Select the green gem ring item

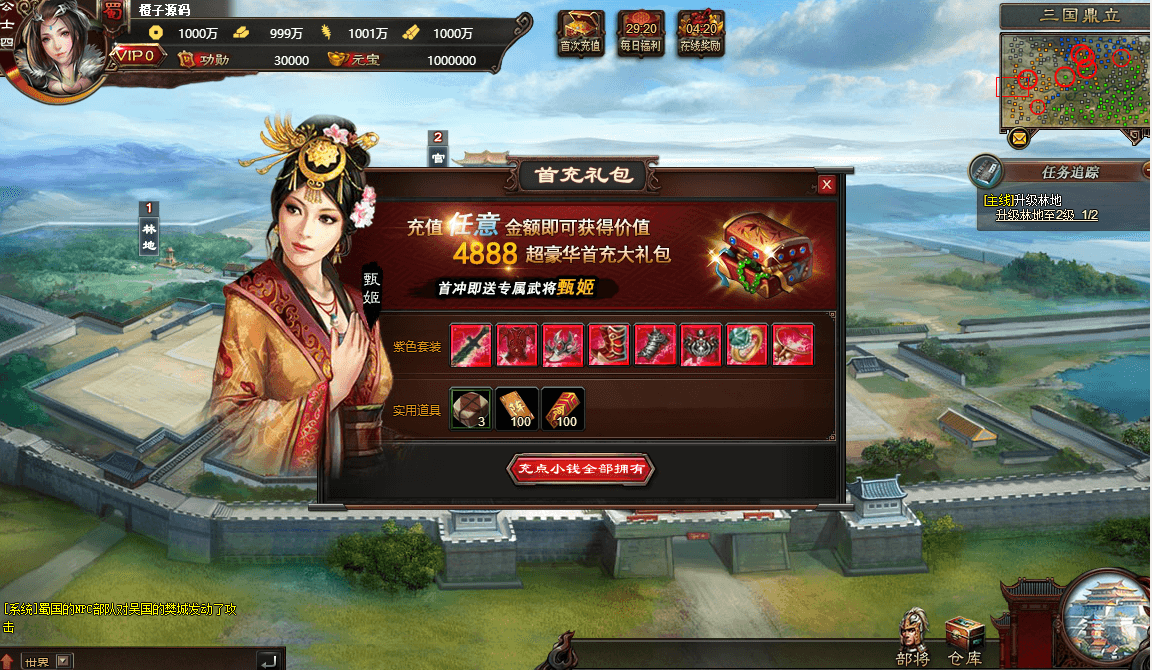click(x=747, y=346)
